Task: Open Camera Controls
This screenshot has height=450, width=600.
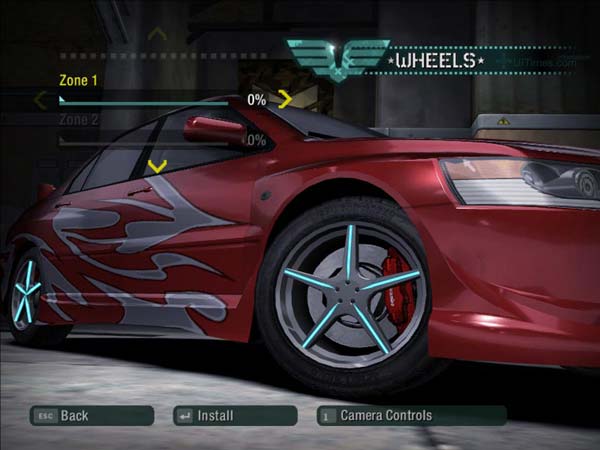Action: (411, 415)
